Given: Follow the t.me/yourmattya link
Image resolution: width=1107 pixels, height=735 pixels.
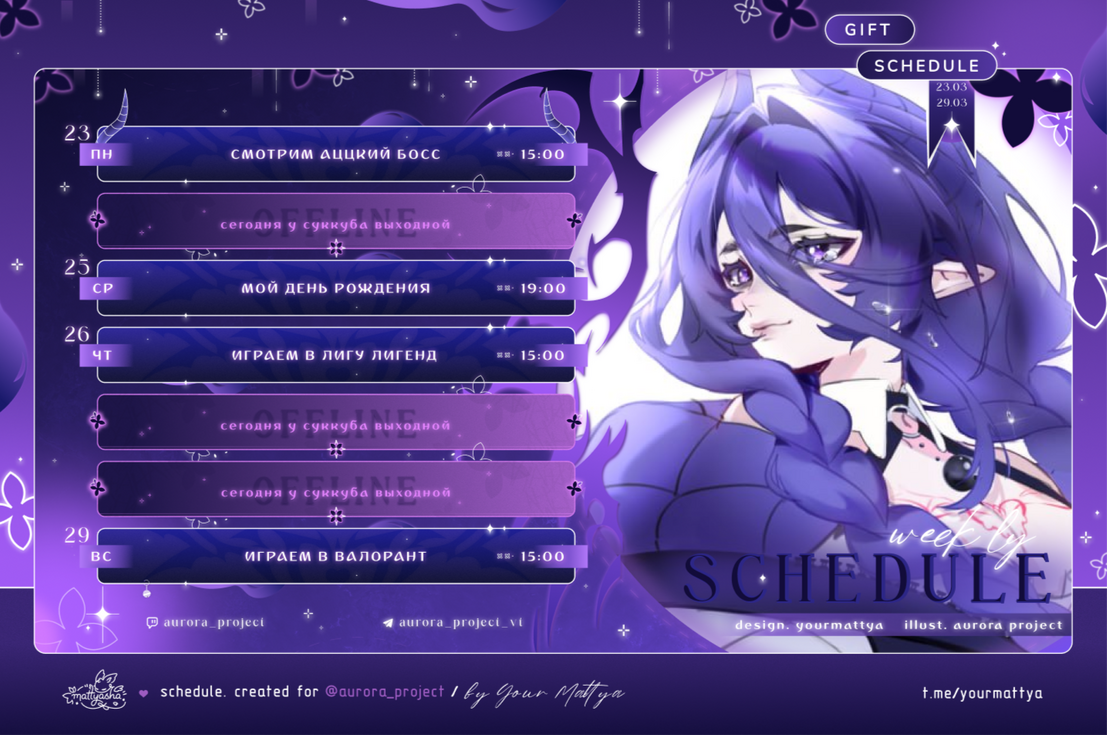Looking at the screenshot, I should pyautogui.click(x=981, y=692).
